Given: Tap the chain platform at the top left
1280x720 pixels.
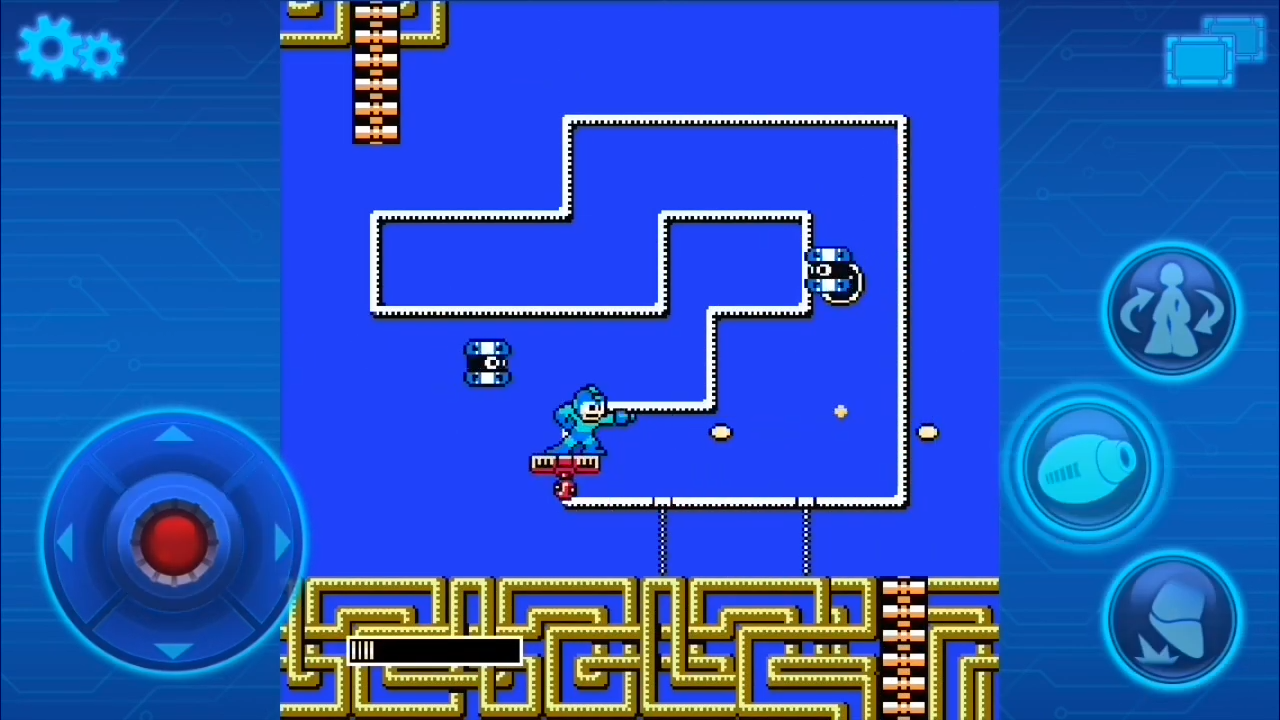Looking at the screenshot, I should pyautogui.click(x=376, y=75).
